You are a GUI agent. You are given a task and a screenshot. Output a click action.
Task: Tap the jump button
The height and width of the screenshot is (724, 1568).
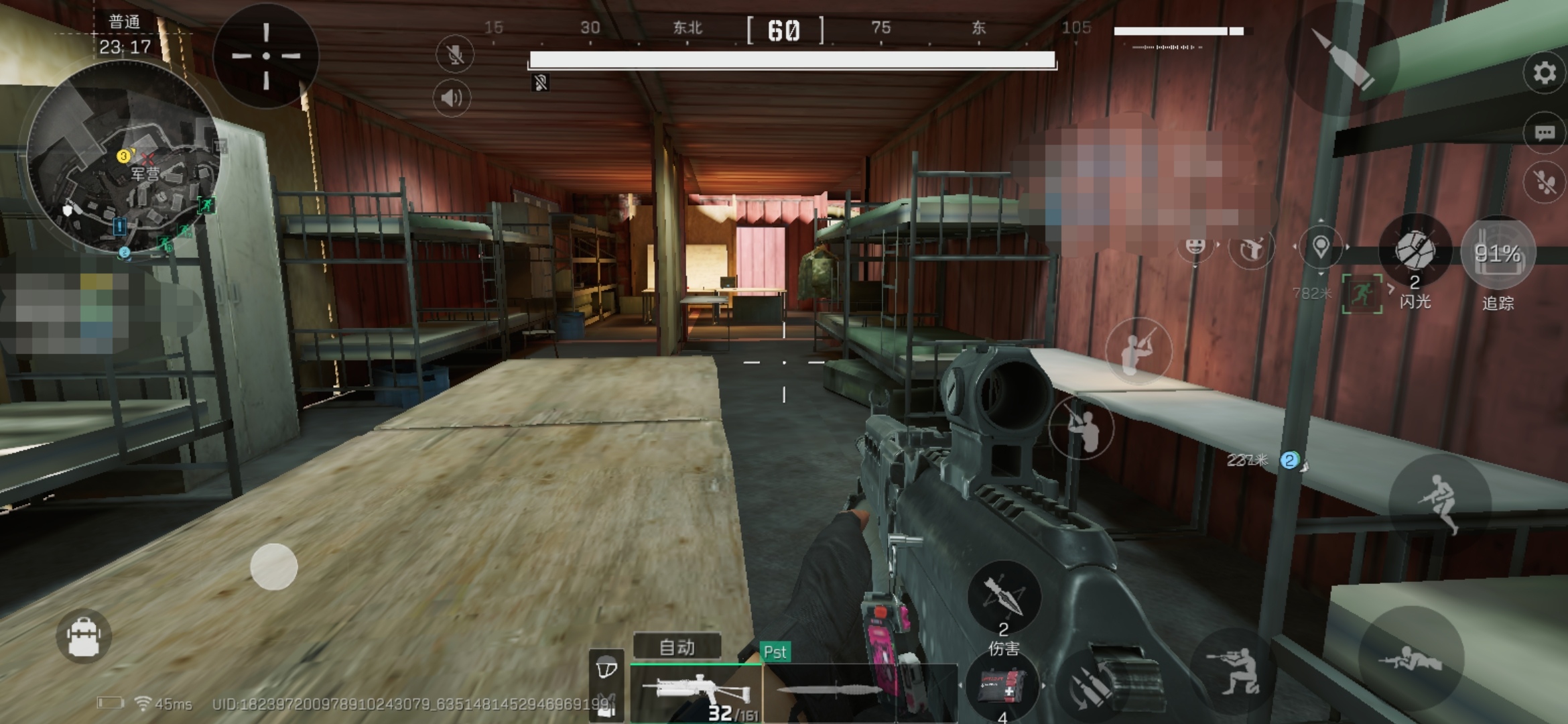click(x=1441, y=503)
